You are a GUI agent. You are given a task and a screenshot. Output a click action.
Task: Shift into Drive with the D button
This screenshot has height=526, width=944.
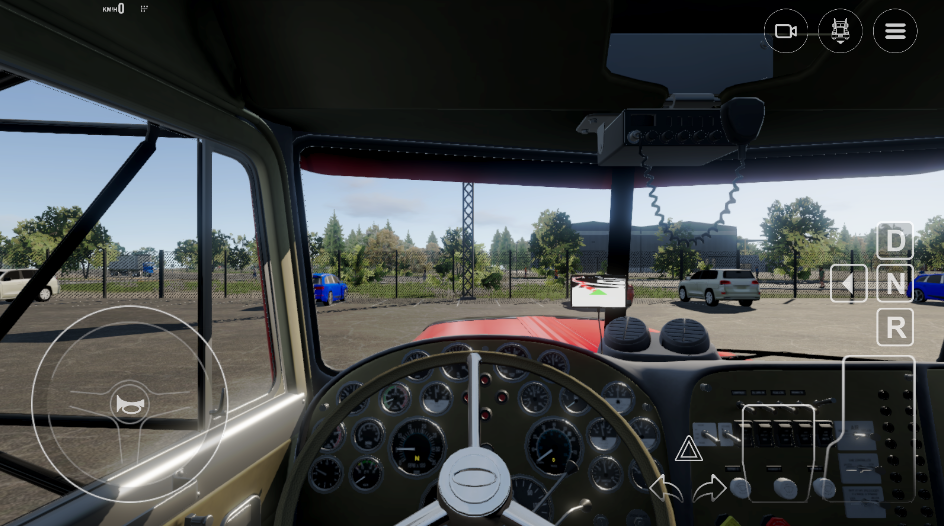click(894, 241)
